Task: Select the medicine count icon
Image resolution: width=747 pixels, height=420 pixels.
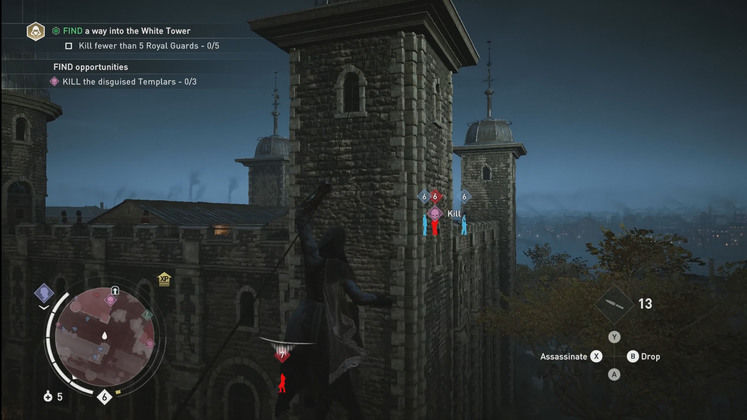Action: (48, 397)
